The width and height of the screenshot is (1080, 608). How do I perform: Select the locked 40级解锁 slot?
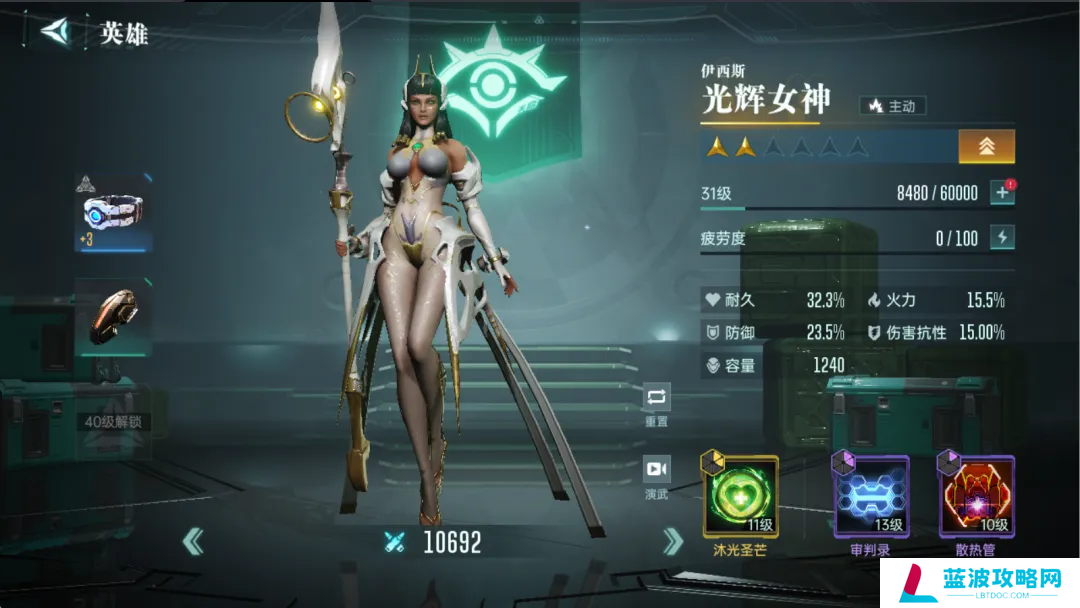[x=114, y=421]
